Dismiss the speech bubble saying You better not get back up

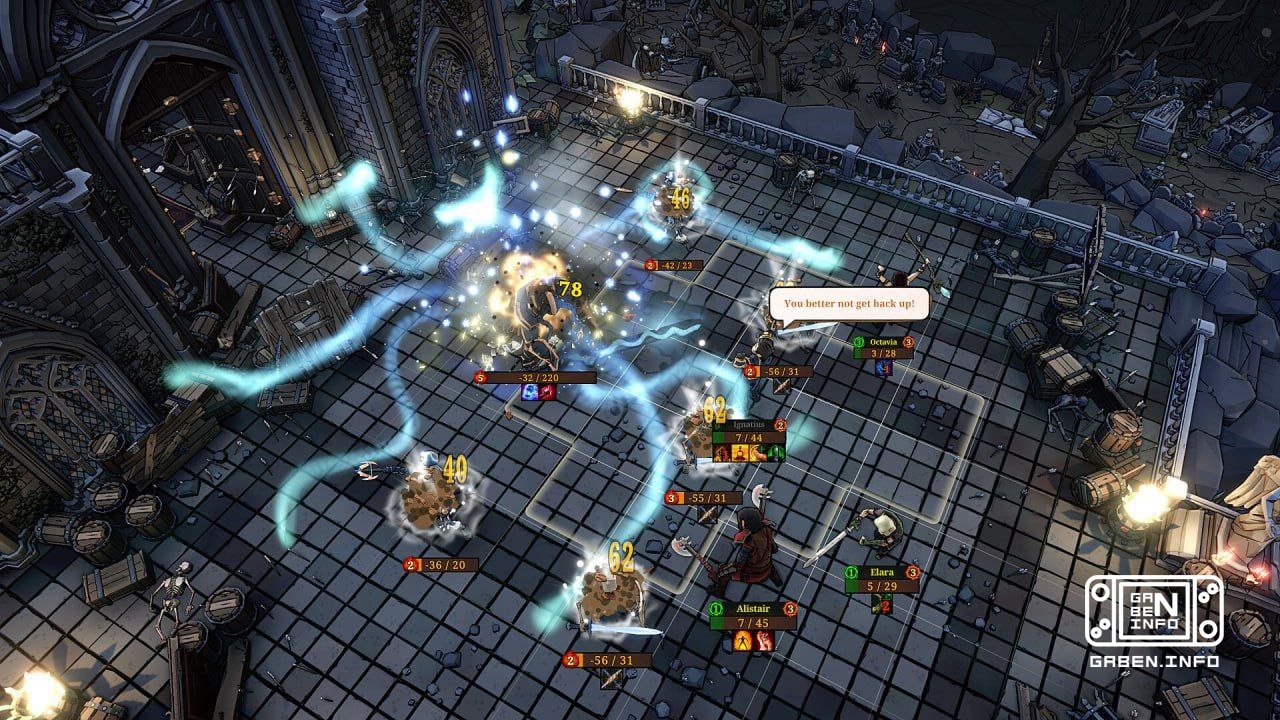[x=851, y=302]
